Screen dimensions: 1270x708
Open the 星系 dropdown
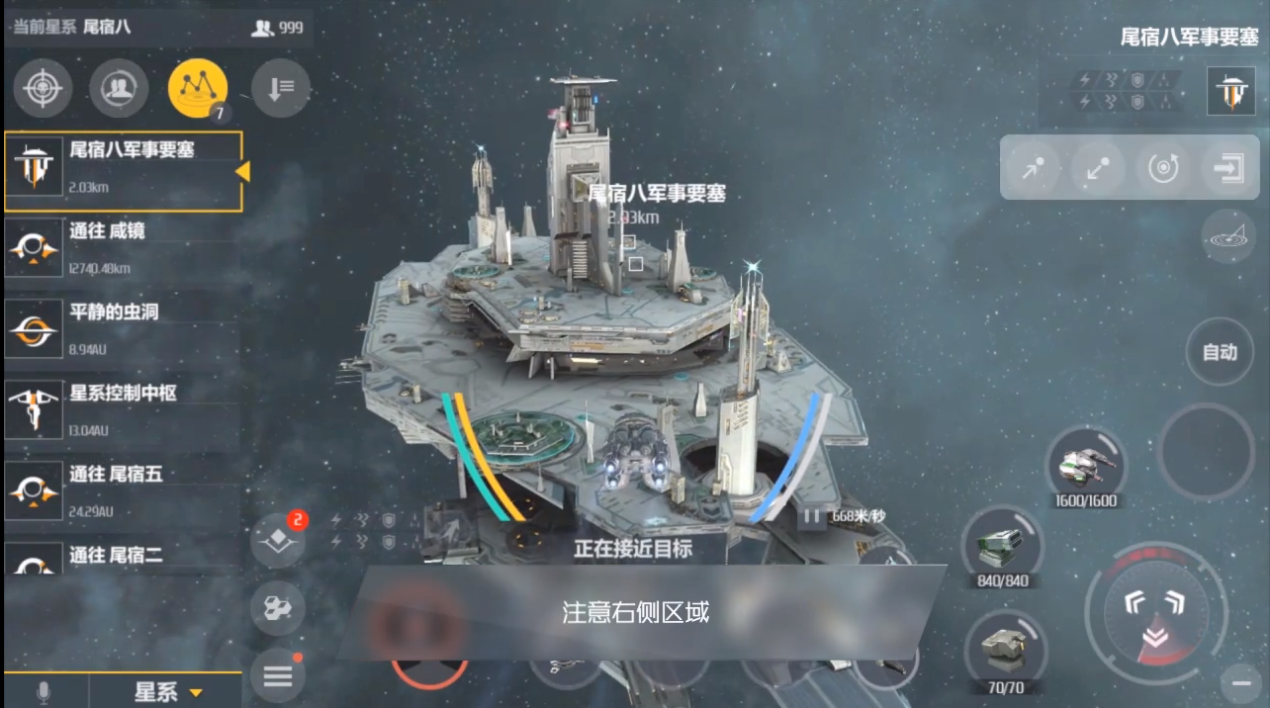(166, 692)
